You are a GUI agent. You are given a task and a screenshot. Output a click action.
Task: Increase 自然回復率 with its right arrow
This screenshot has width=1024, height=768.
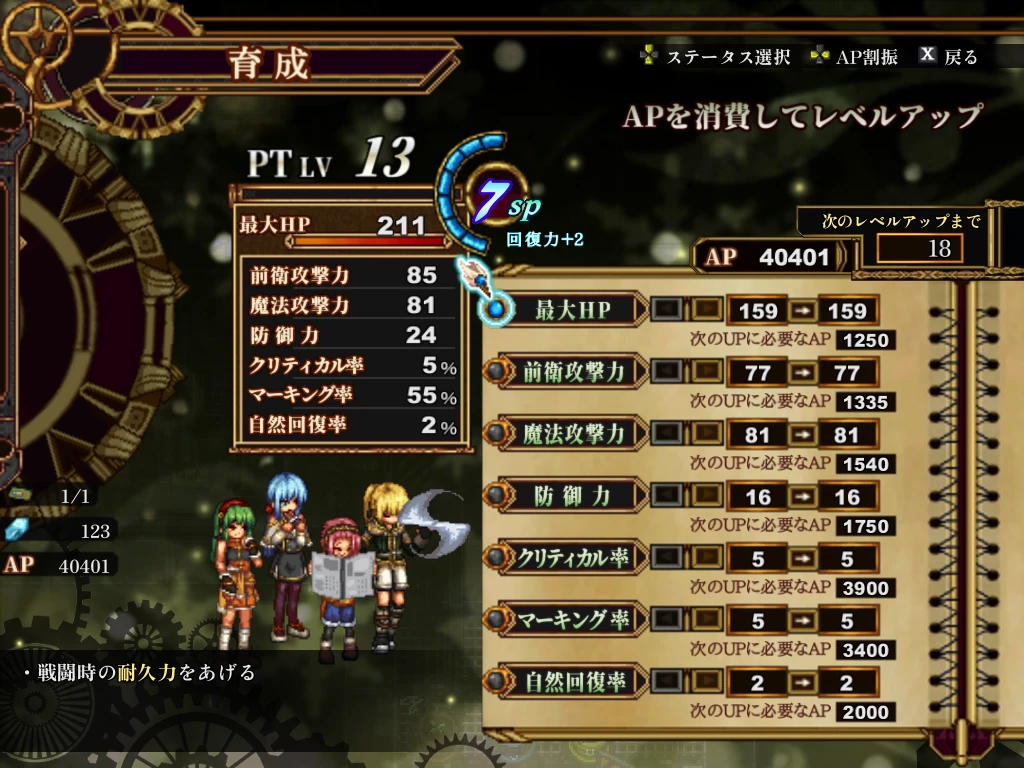[706, 682]
